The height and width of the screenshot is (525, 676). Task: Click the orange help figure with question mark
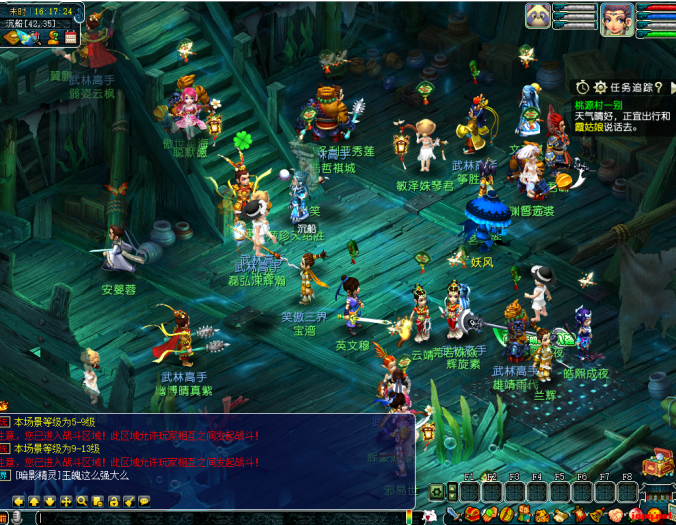click(x=53, y=37)
